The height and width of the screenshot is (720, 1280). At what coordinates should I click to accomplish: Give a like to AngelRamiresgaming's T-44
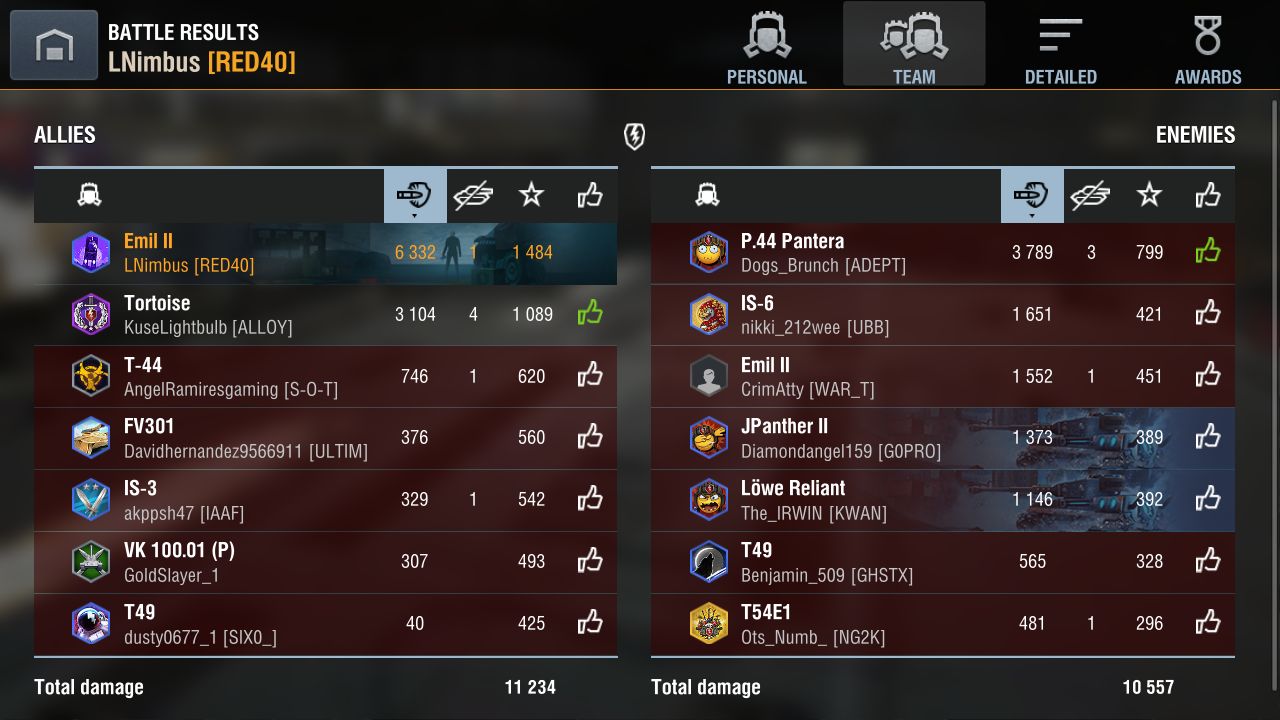(589, 376)
